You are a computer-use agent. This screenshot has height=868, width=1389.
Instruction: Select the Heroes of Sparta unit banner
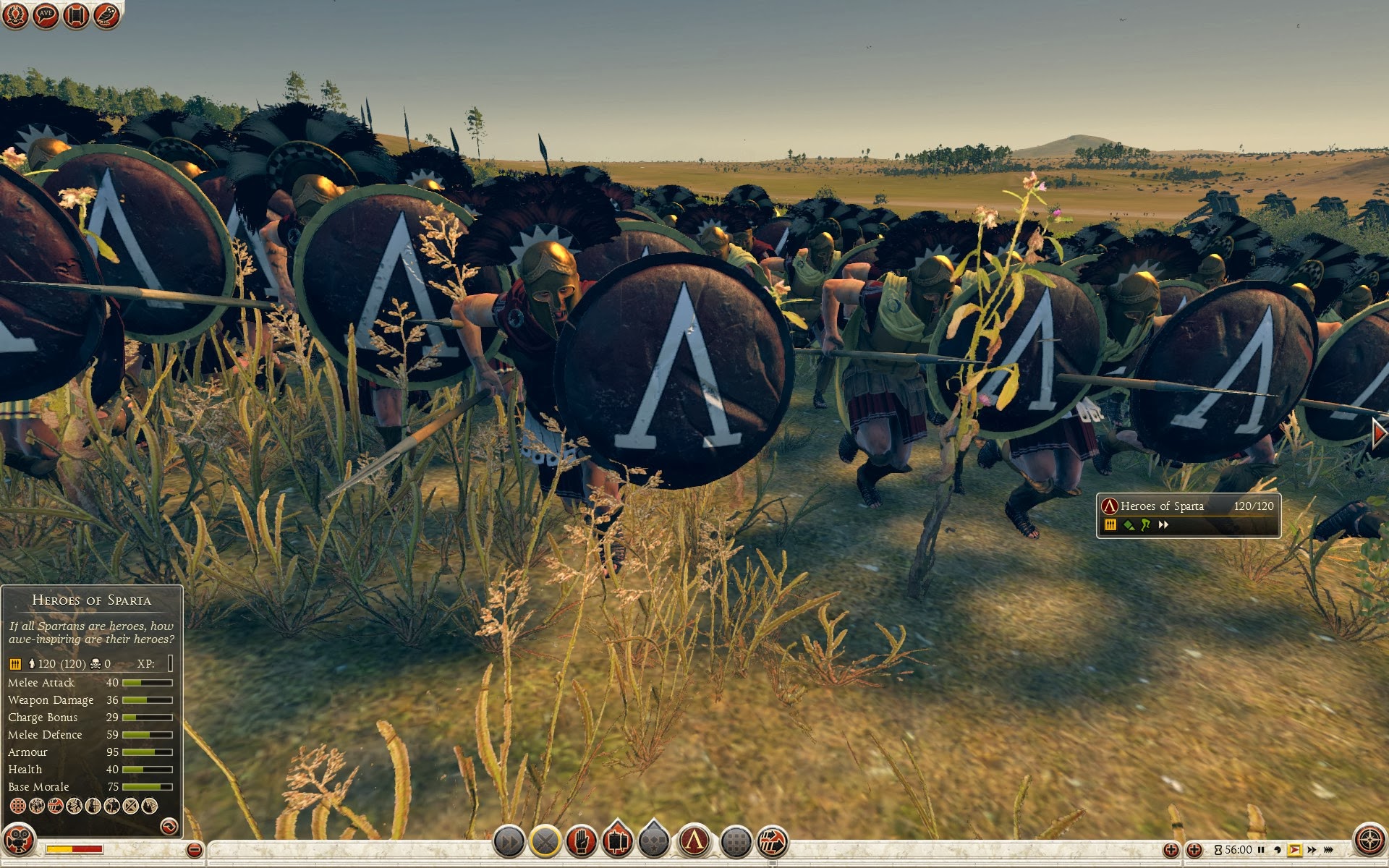[1188, 515]
